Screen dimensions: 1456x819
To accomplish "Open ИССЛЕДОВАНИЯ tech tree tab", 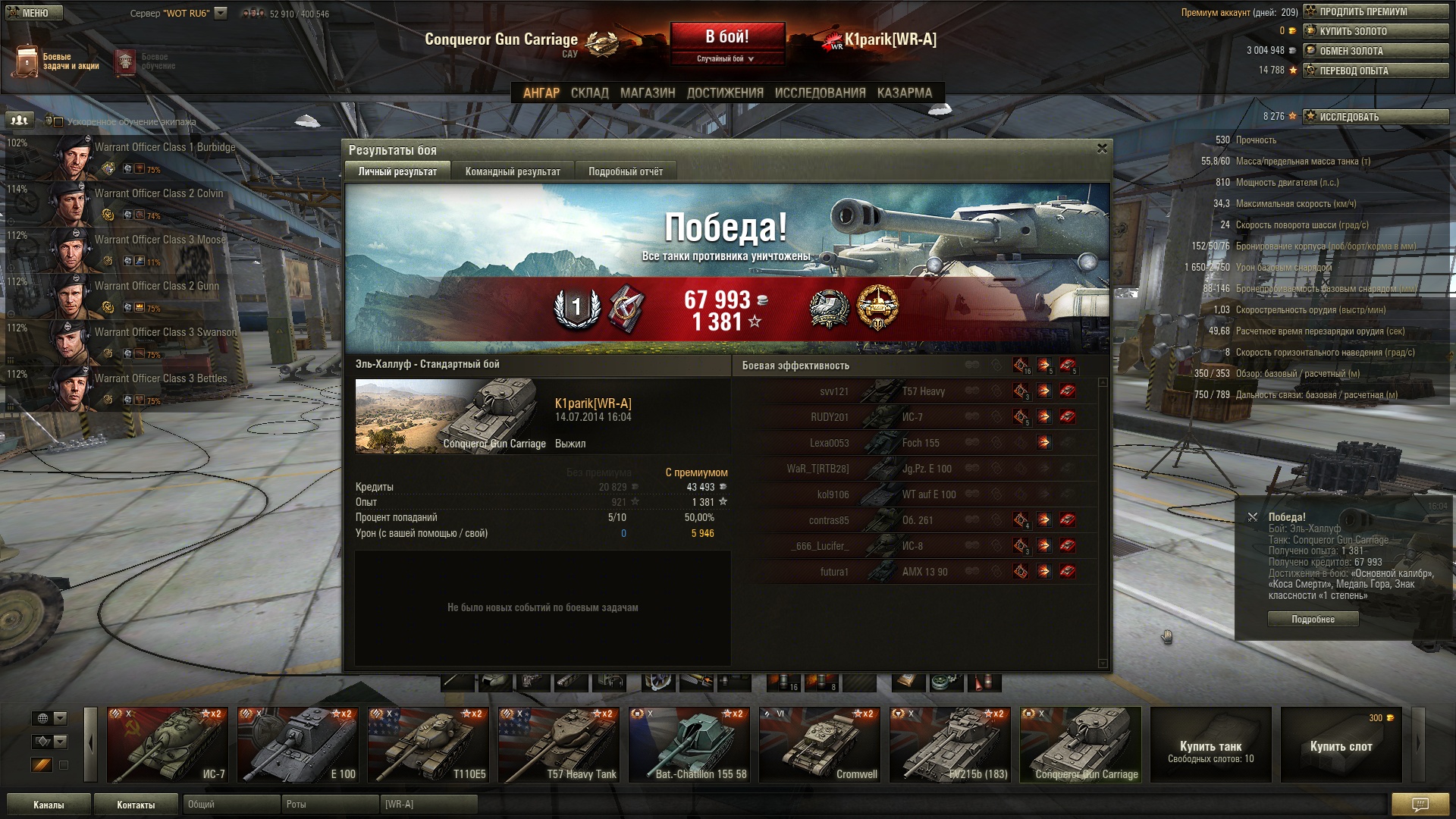I will (x=820, y=93).
